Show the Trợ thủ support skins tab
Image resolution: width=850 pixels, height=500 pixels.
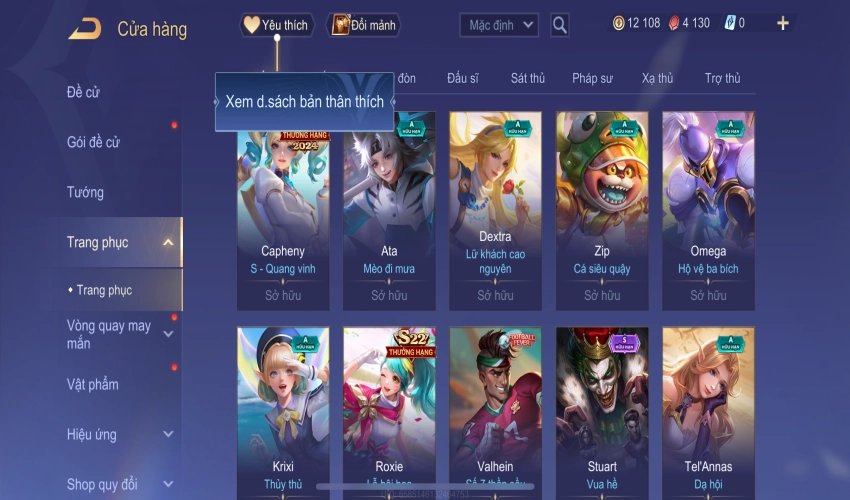[x=722, y=78]
